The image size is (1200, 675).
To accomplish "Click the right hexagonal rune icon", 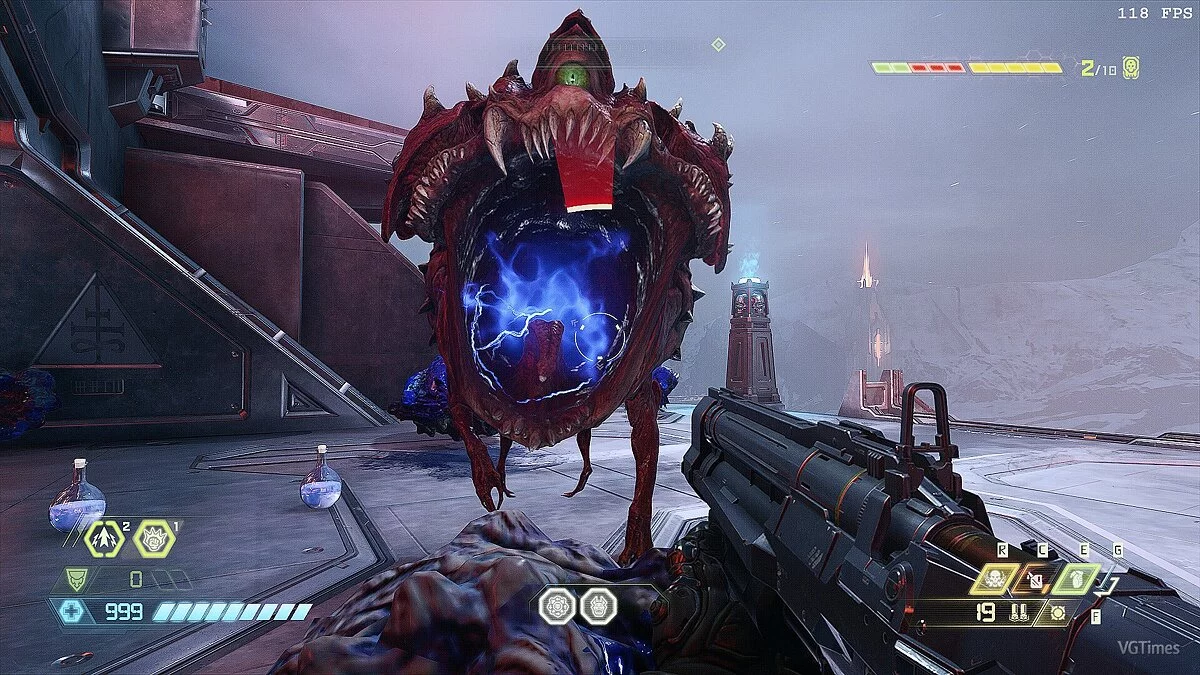I will coord(597,606).
